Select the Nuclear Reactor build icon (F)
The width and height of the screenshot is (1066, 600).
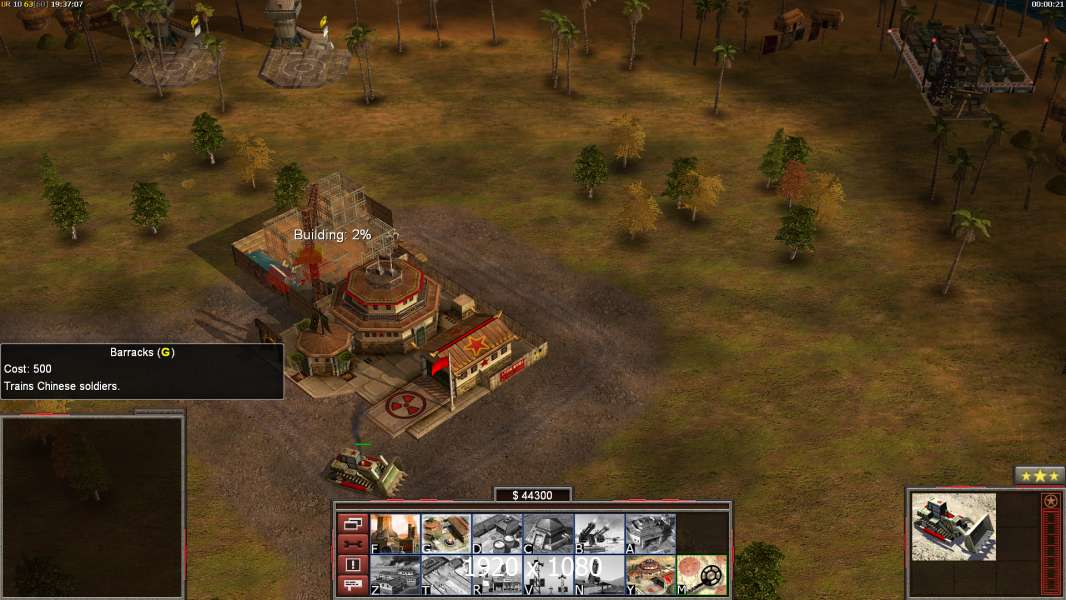(395, 534)
